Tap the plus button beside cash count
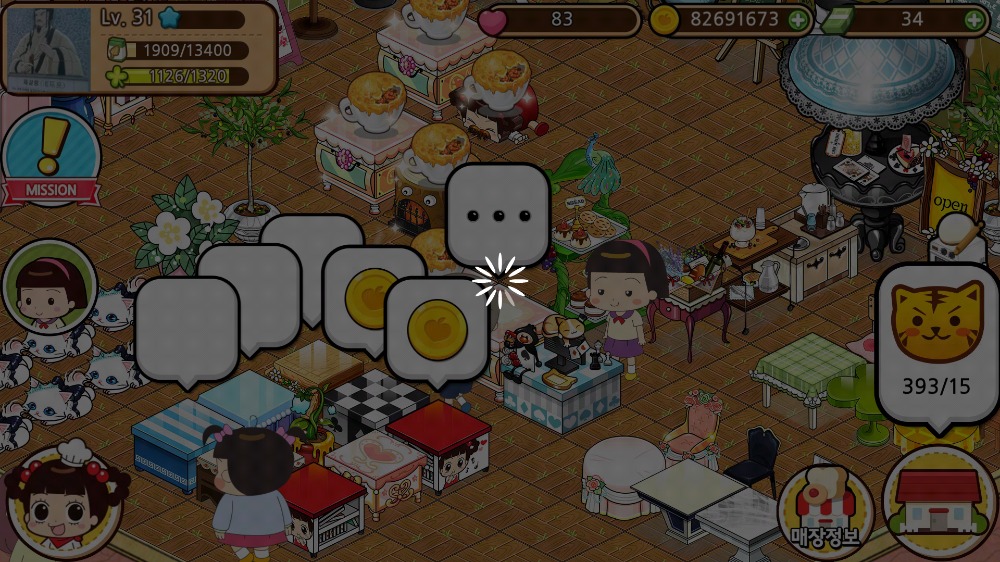The height and width of the screenshot is (562, 1000). 973,19
